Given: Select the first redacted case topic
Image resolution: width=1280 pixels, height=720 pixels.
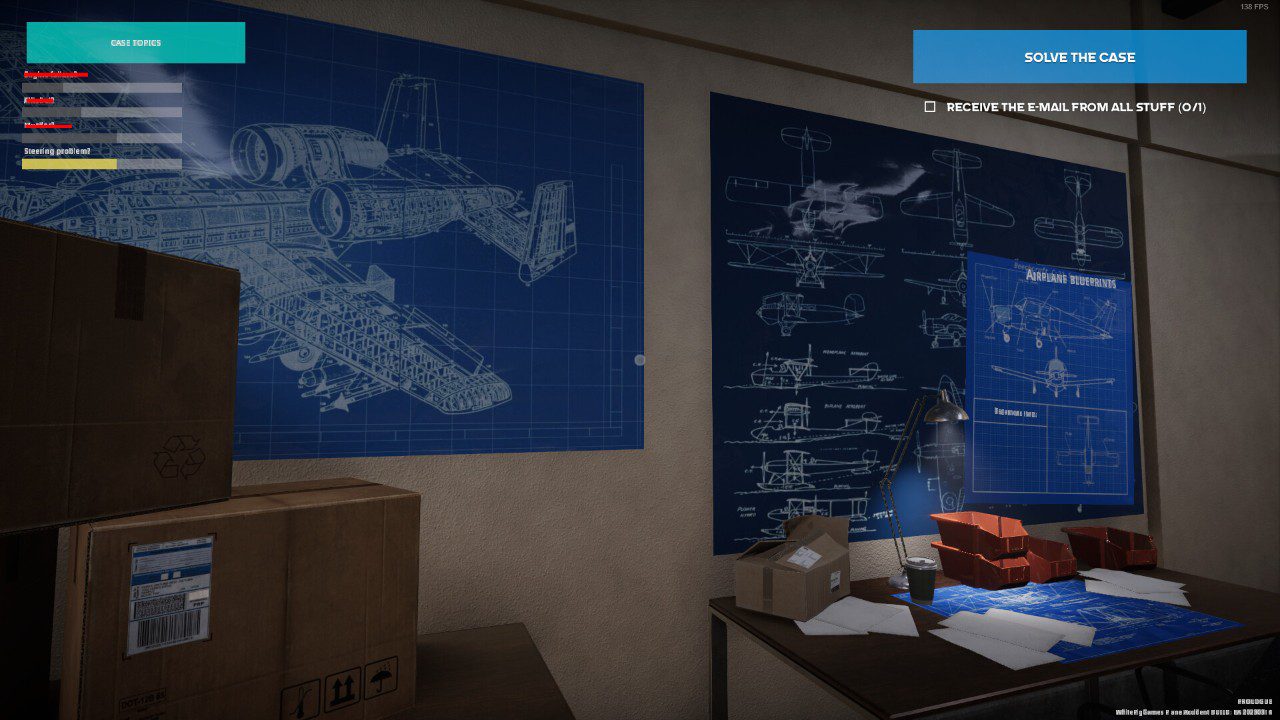Looking at the screenshot, I should coord(55,75).
